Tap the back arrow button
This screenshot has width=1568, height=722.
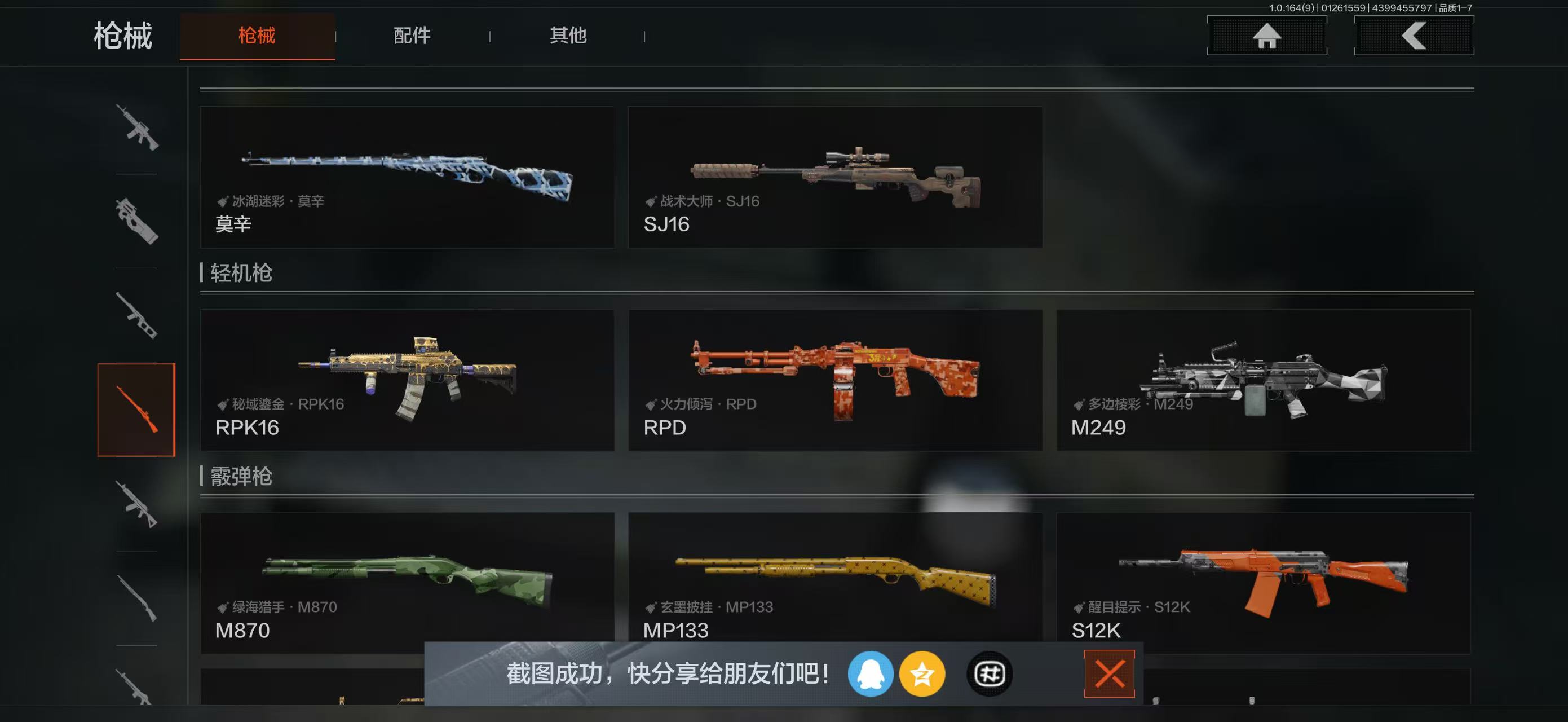tap(1412, 36)
